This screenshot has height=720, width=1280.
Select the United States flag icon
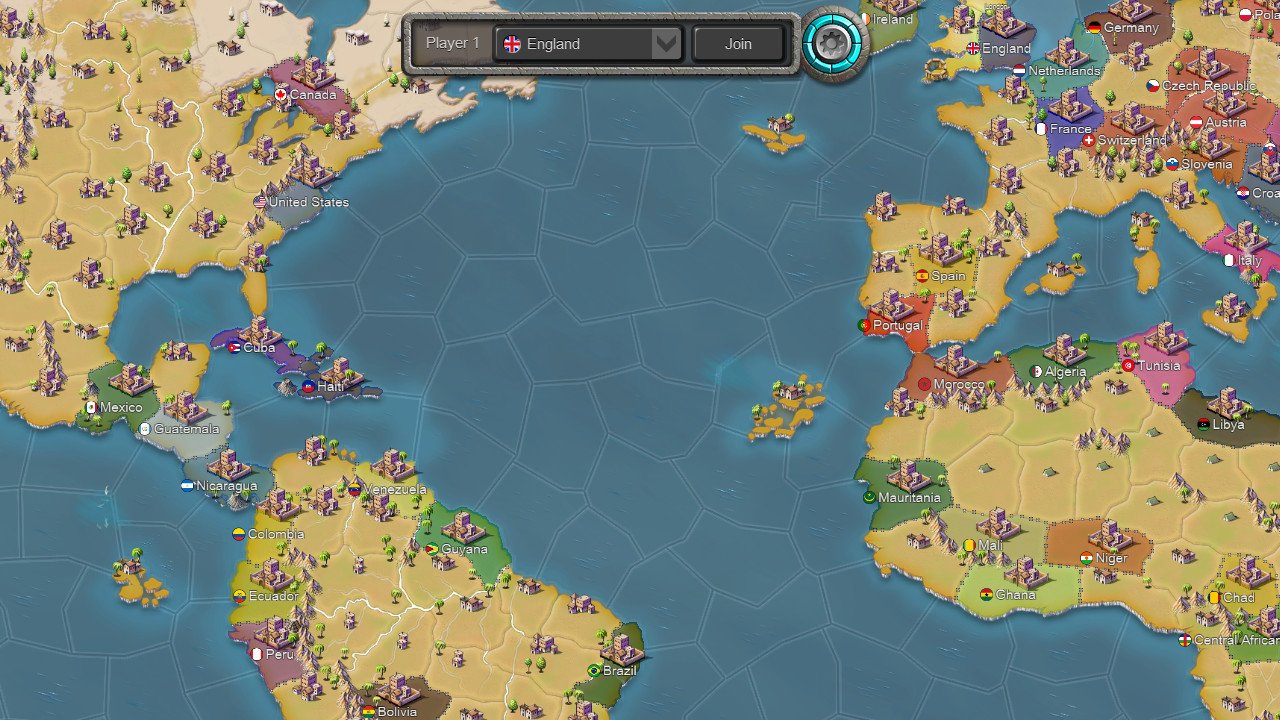259,202
